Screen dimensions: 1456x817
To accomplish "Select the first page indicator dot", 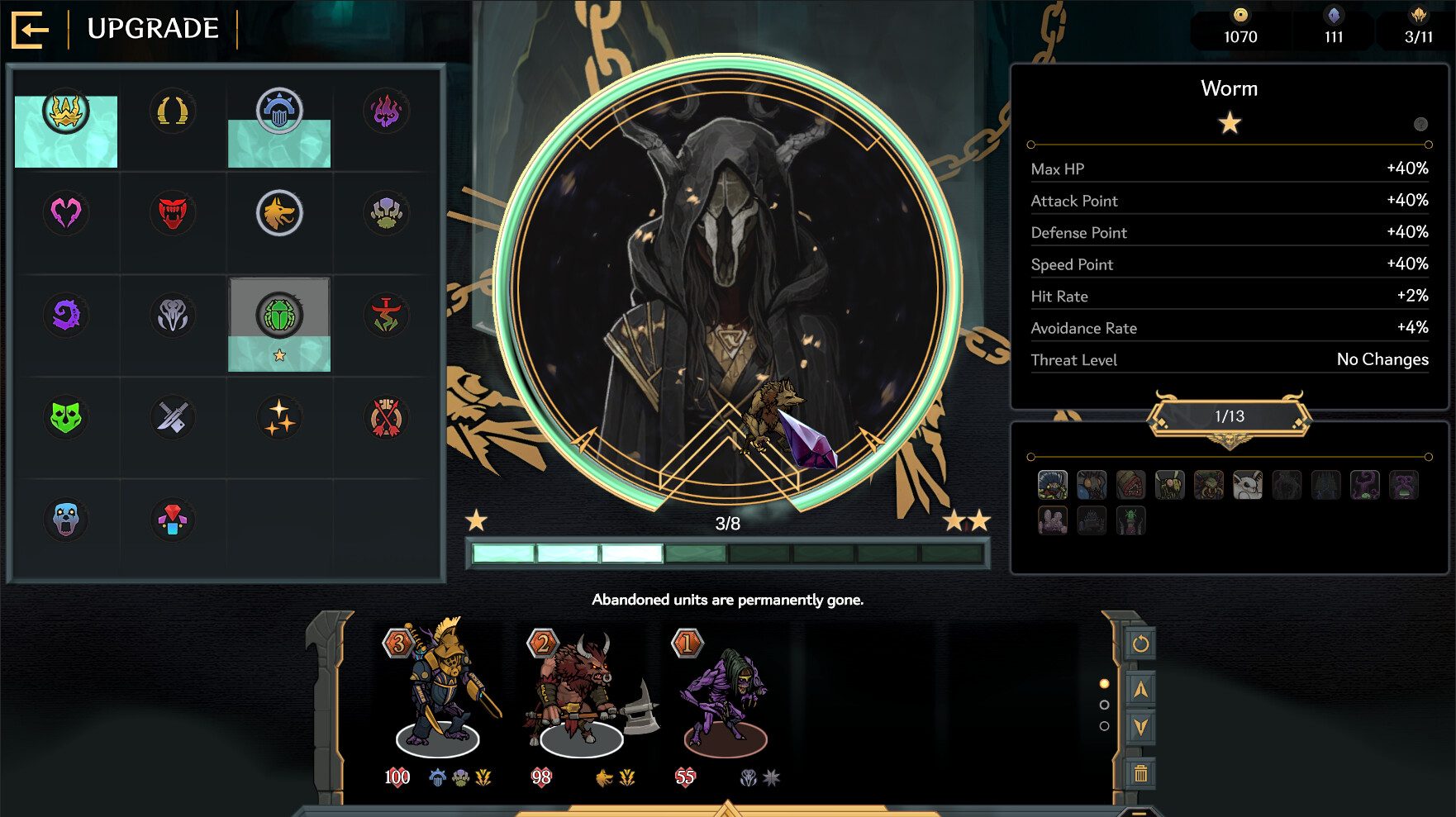I will pyautogui.click(x=1105, y=684).
